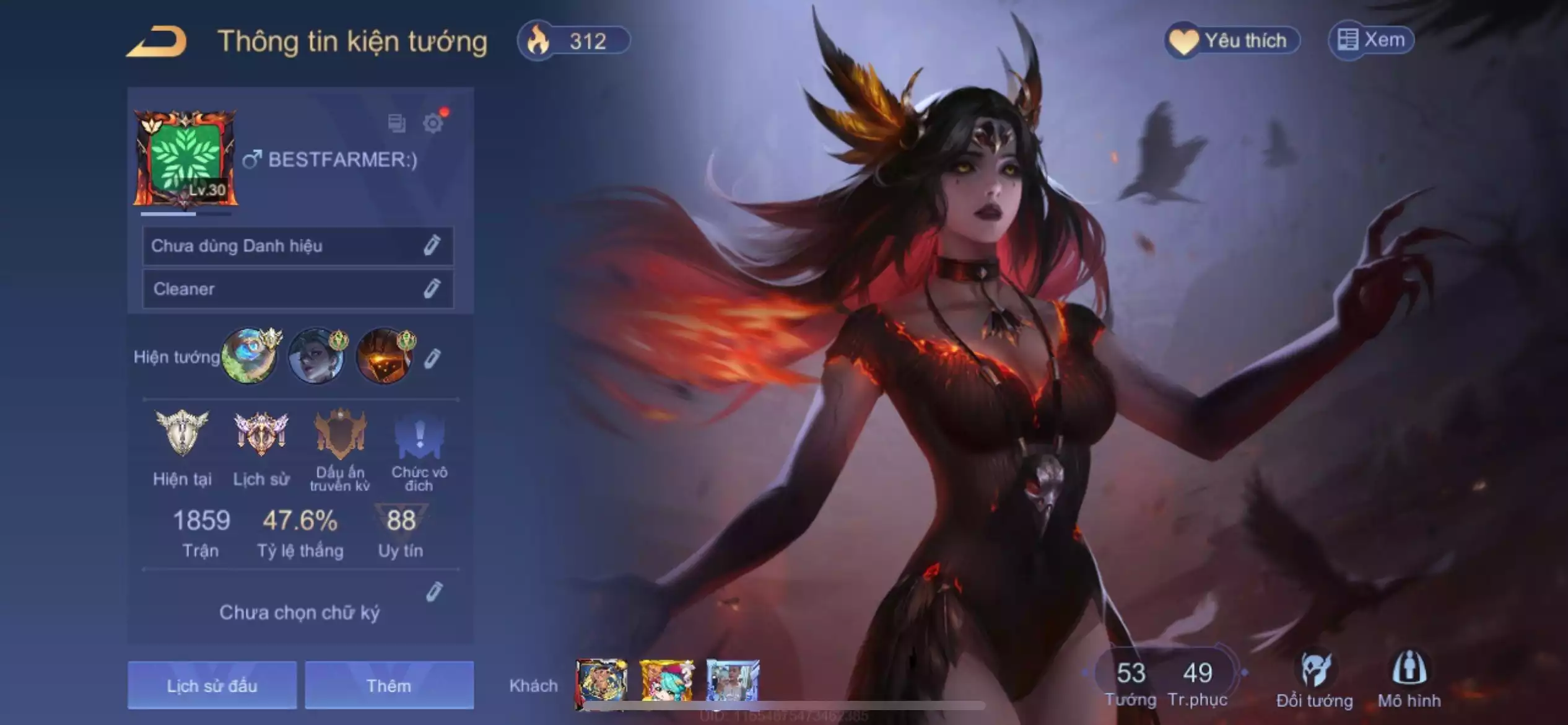Screen dimensions: 1568x725
Task: Edit the Hiện tướng showcase heroes
Action: 432,358
